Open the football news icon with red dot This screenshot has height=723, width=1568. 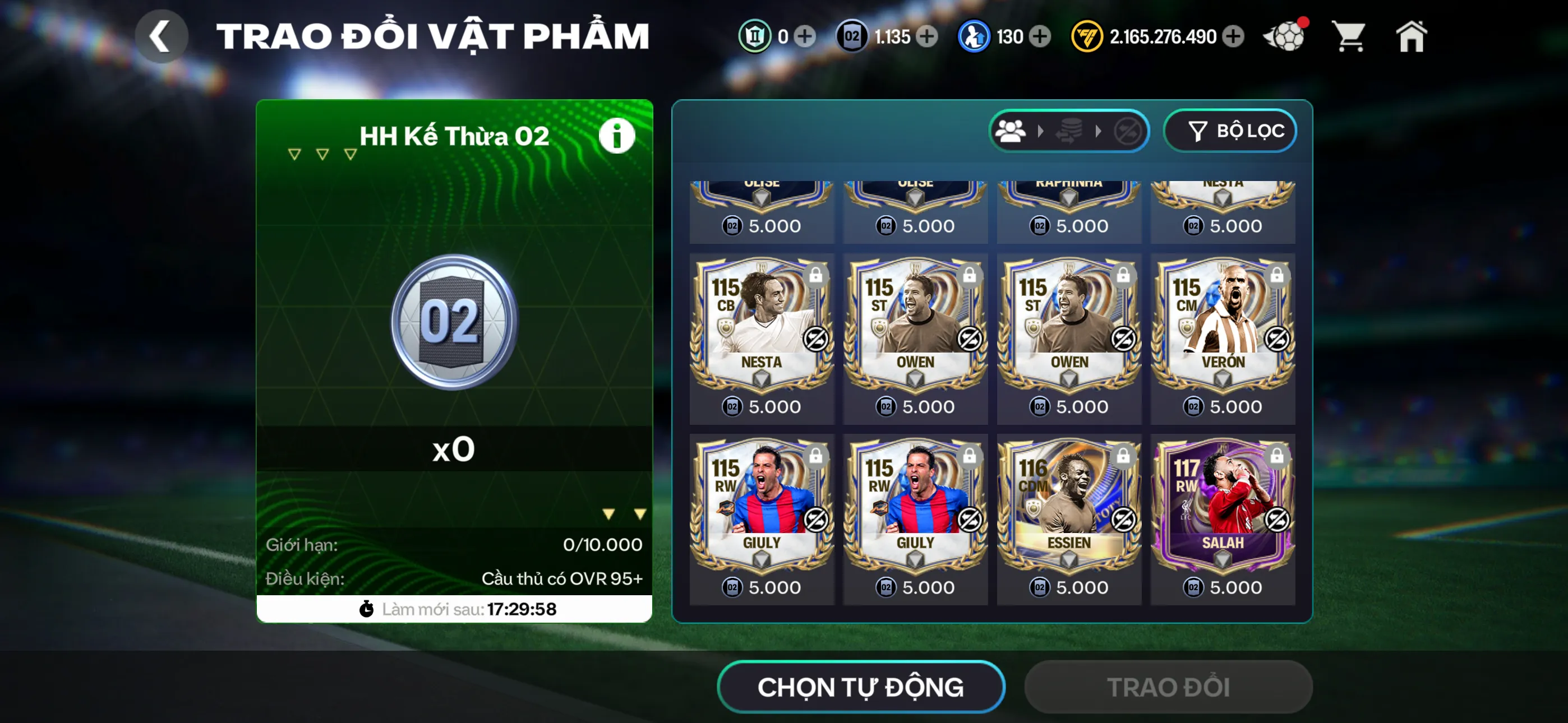click(x=1284, y=36)
